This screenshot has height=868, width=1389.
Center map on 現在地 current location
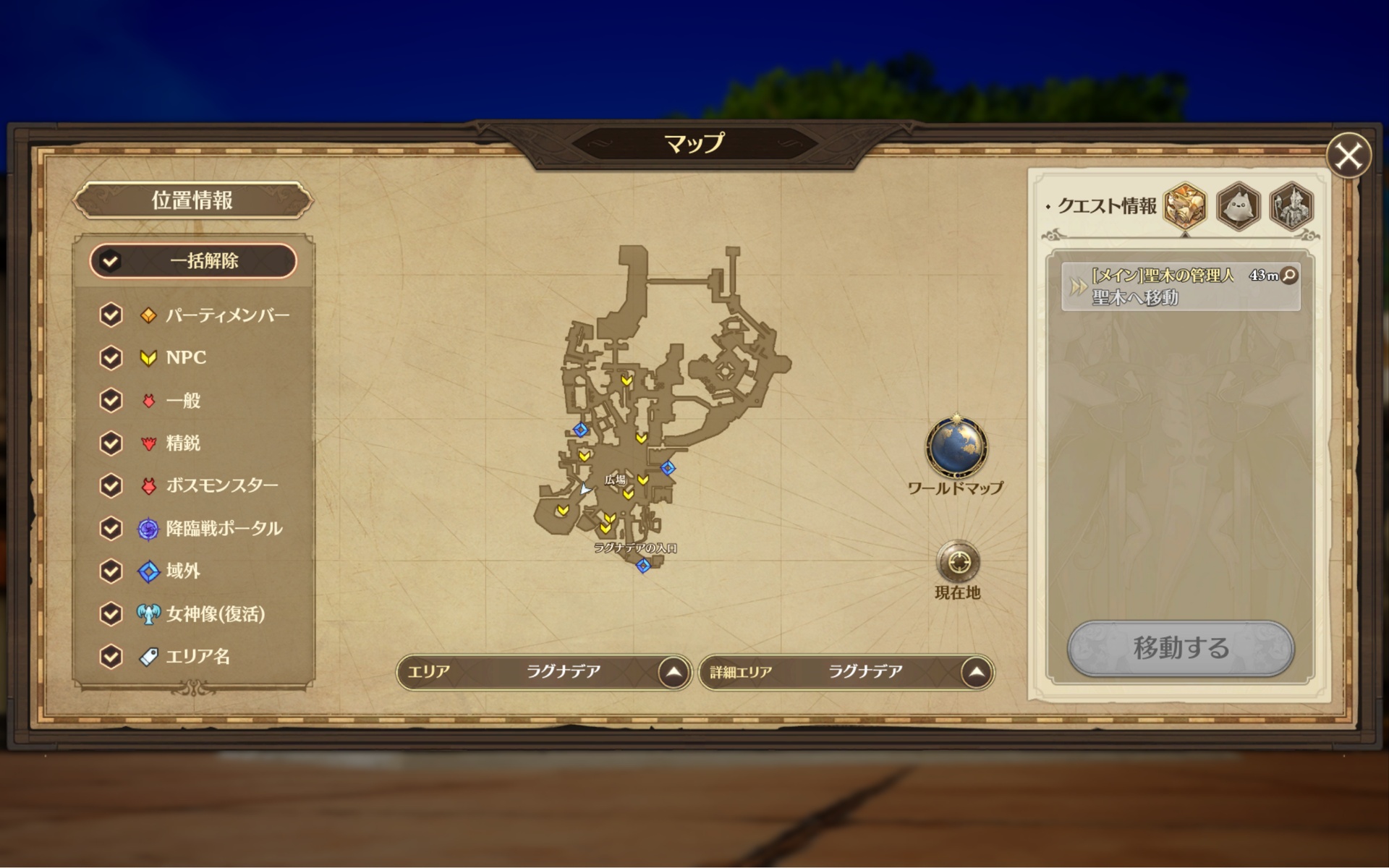coord(958,562)
